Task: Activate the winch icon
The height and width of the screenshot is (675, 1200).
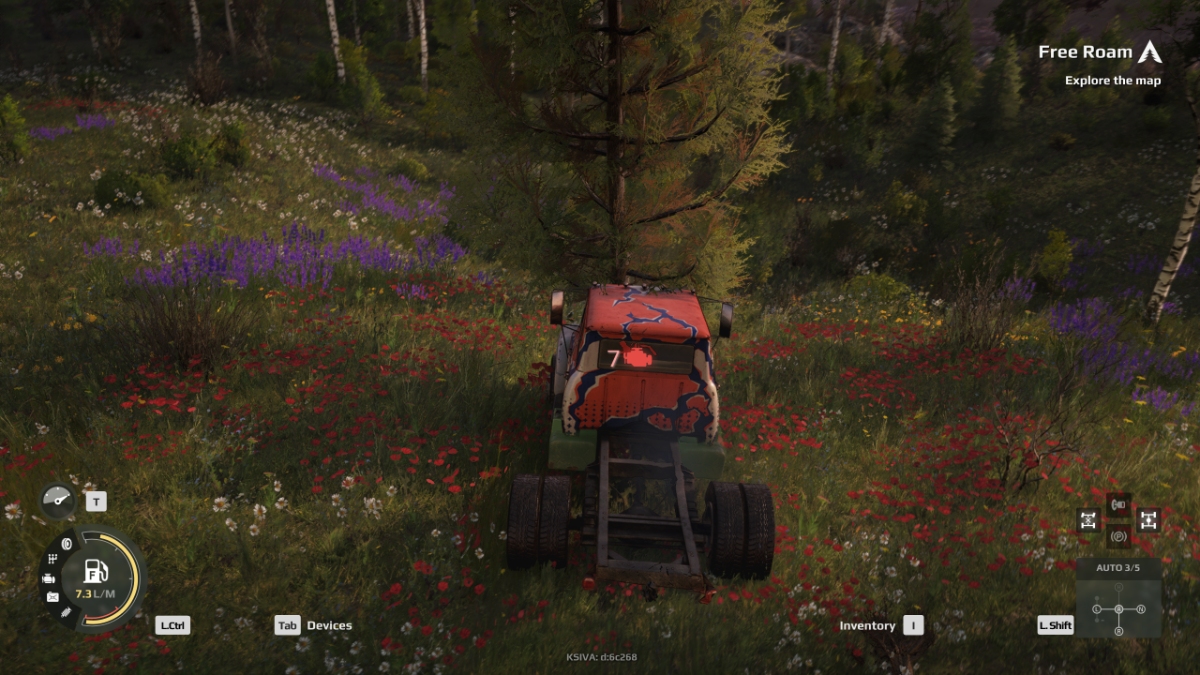Action: click(1119, 504)
